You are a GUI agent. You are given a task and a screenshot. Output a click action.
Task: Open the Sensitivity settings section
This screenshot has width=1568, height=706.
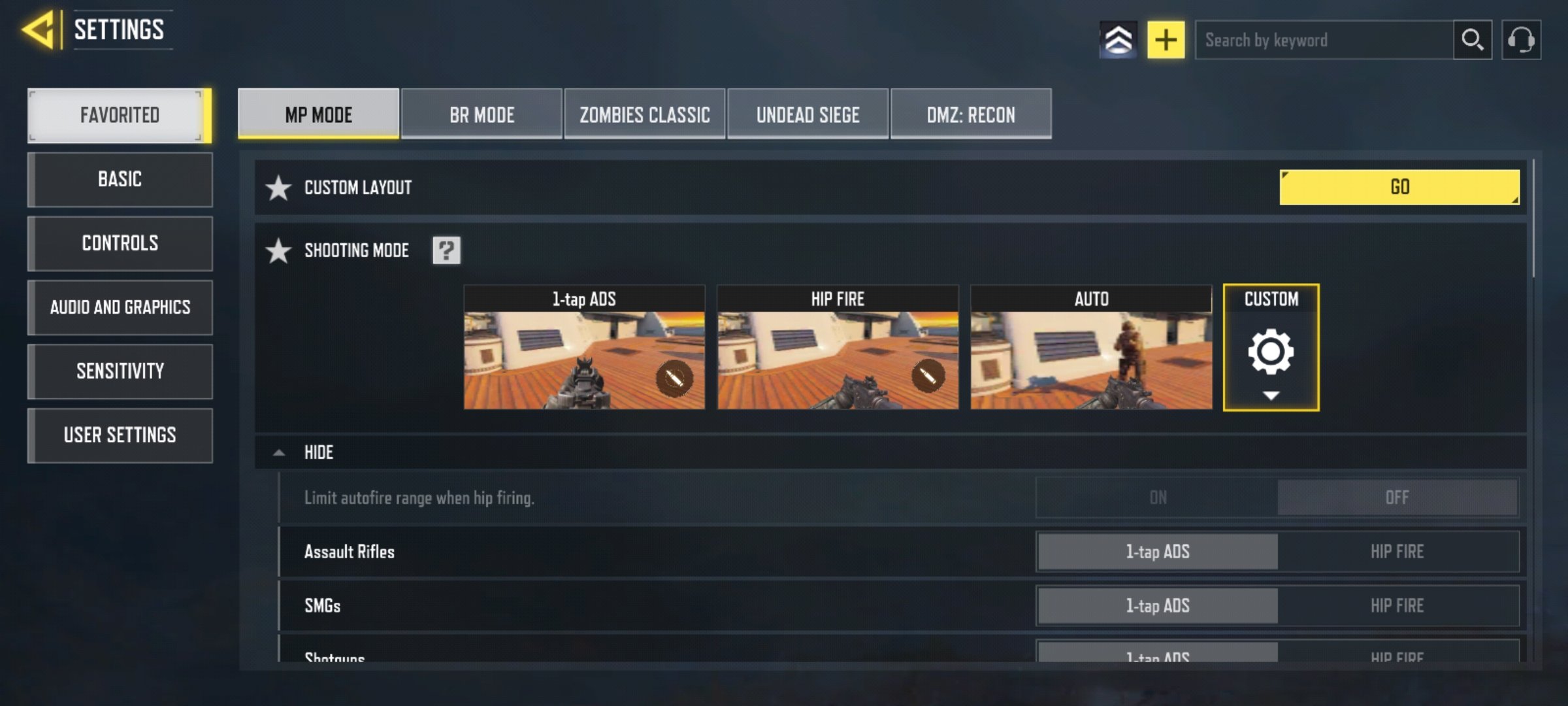(120, 371)
